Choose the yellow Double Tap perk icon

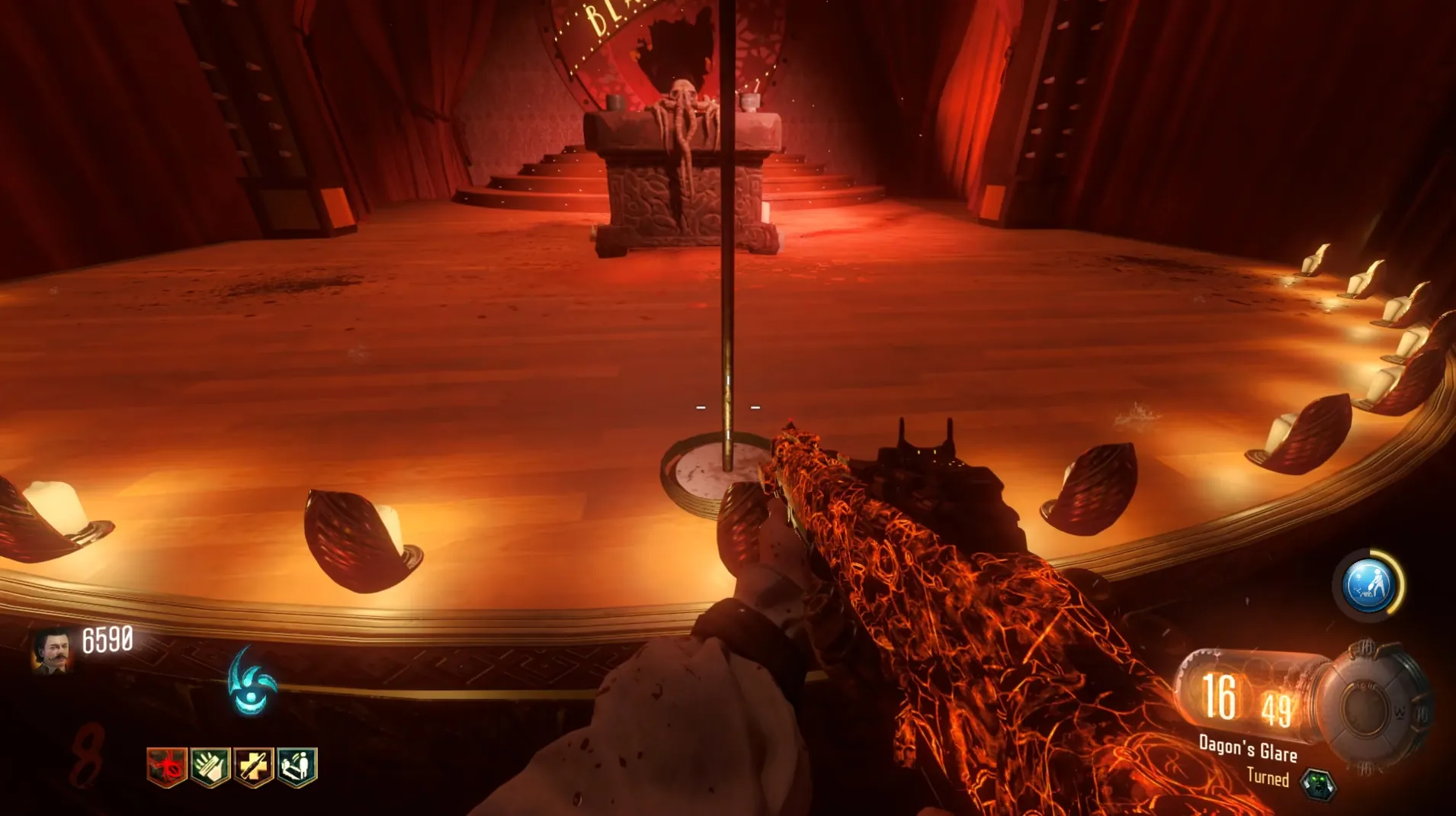click(253, 766)
